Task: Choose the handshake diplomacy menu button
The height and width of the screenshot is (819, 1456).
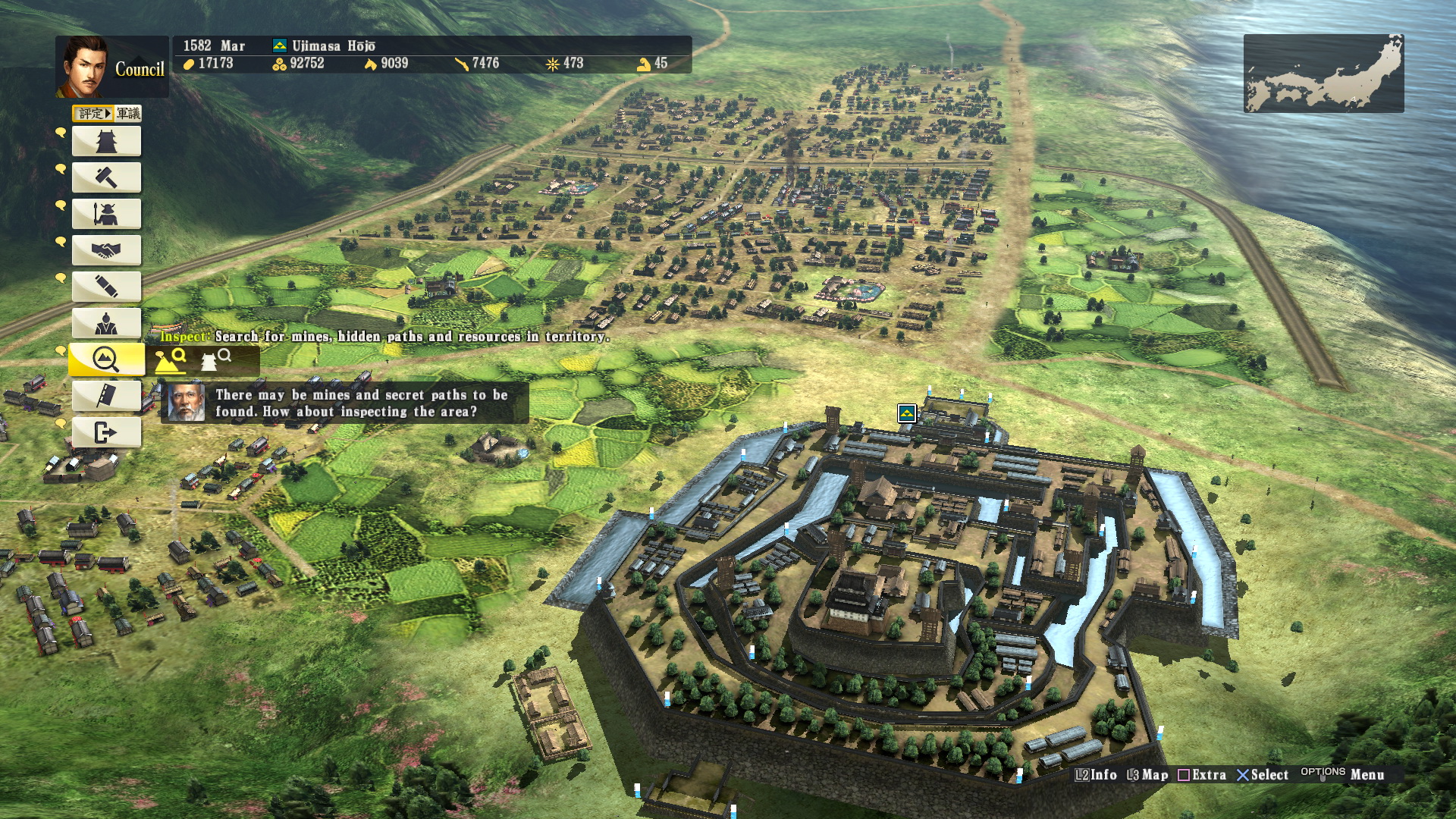Action: click(x=106, y=250)
